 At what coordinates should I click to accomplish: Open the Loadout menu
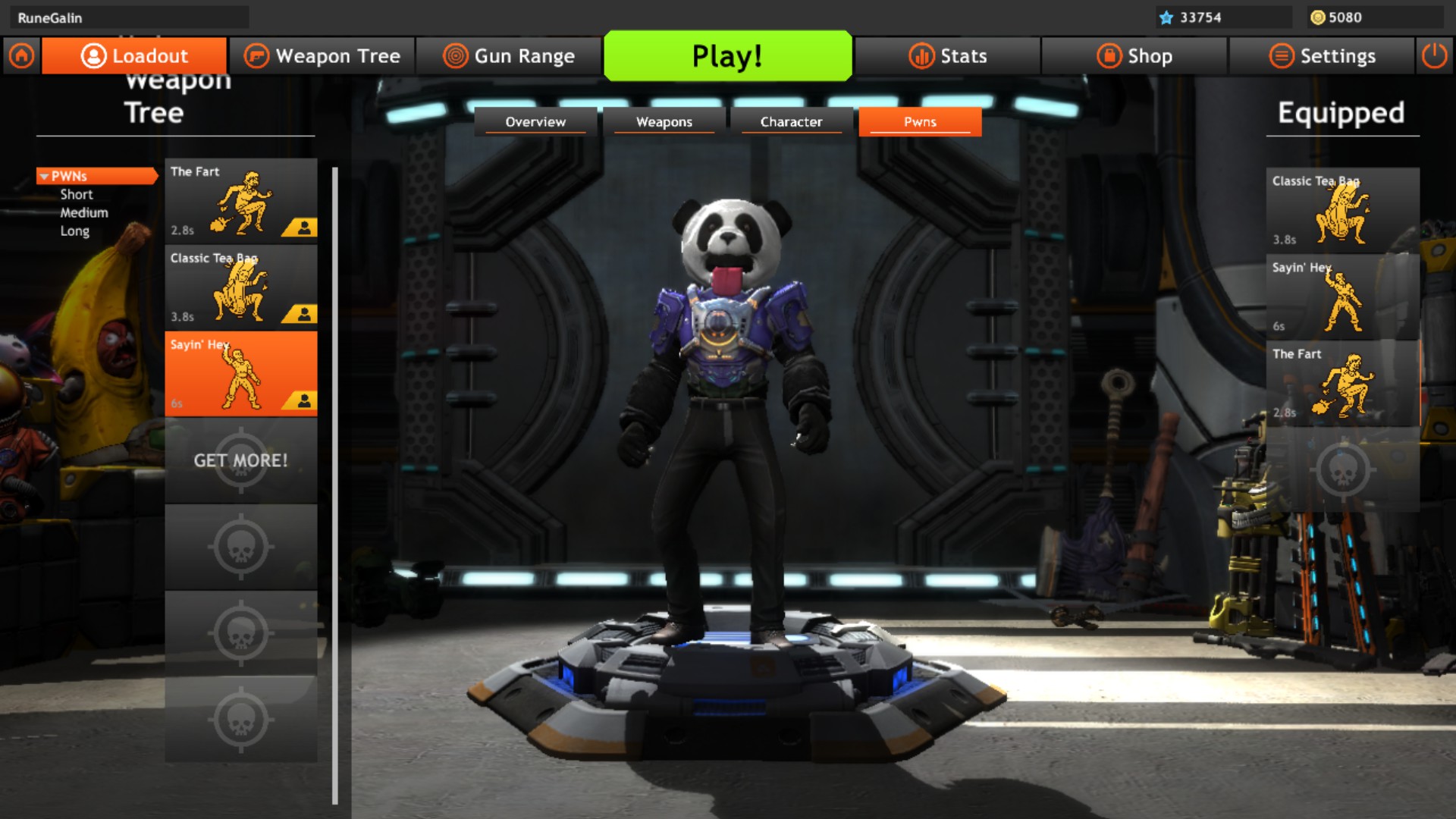tap(134, 56)
